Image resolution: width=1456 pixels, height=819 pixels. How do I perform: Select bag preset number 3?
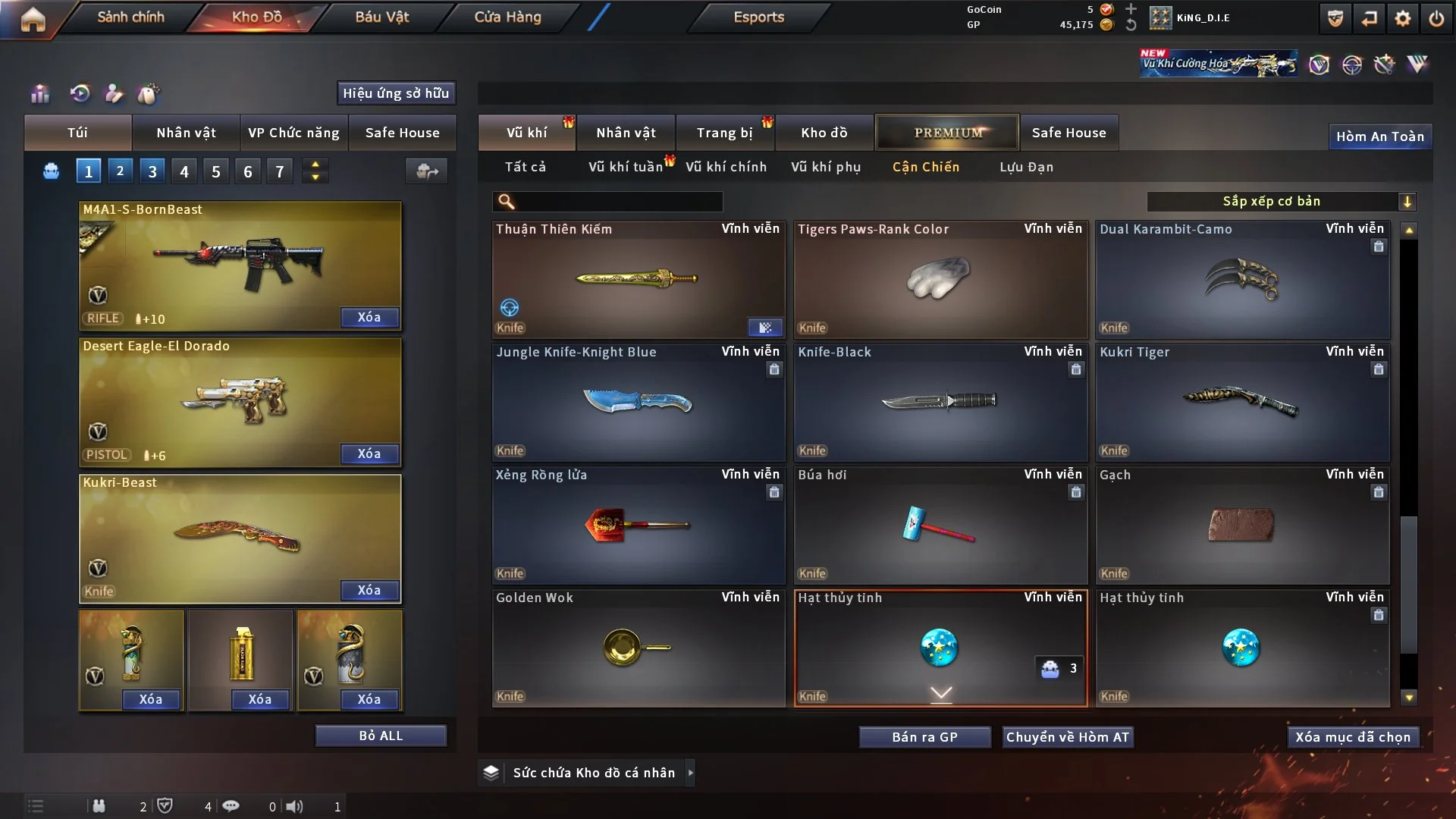click(152, 171)
